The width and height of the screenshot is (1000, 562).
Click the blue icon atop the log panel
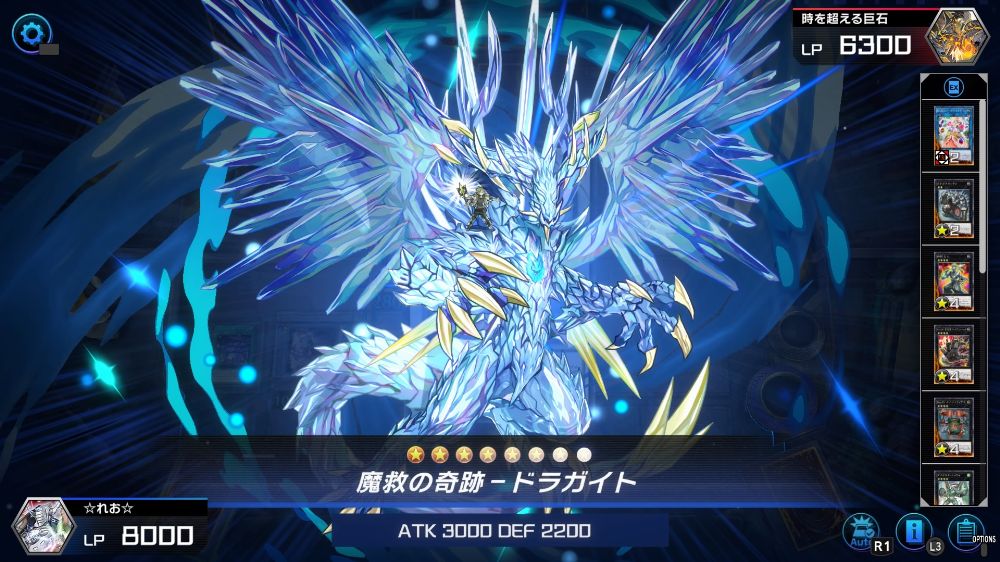(953, 87)
